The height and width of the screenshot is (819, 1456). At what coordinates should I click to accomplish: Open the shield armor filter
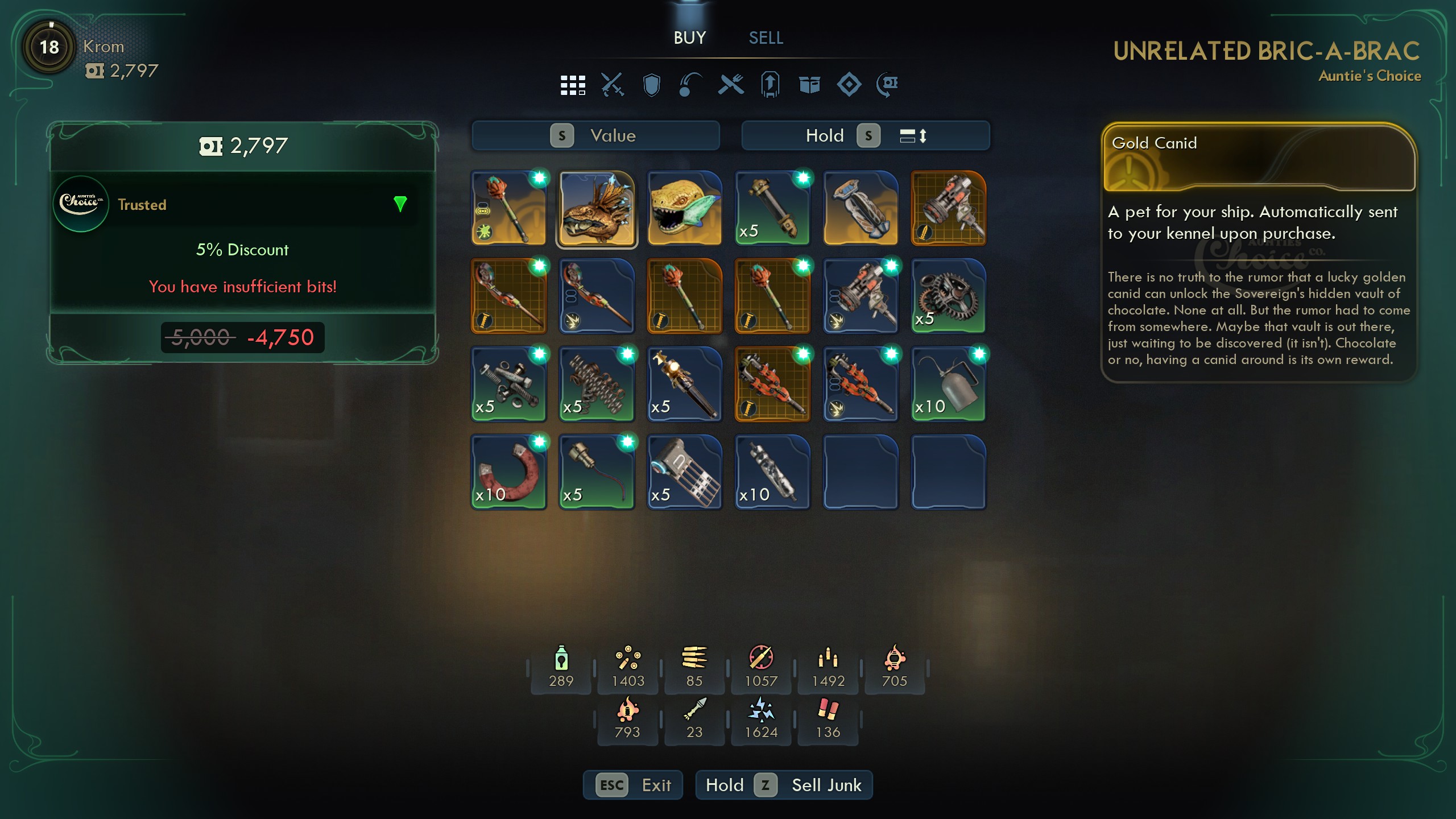pyautogui.click(x=651, y=84)
